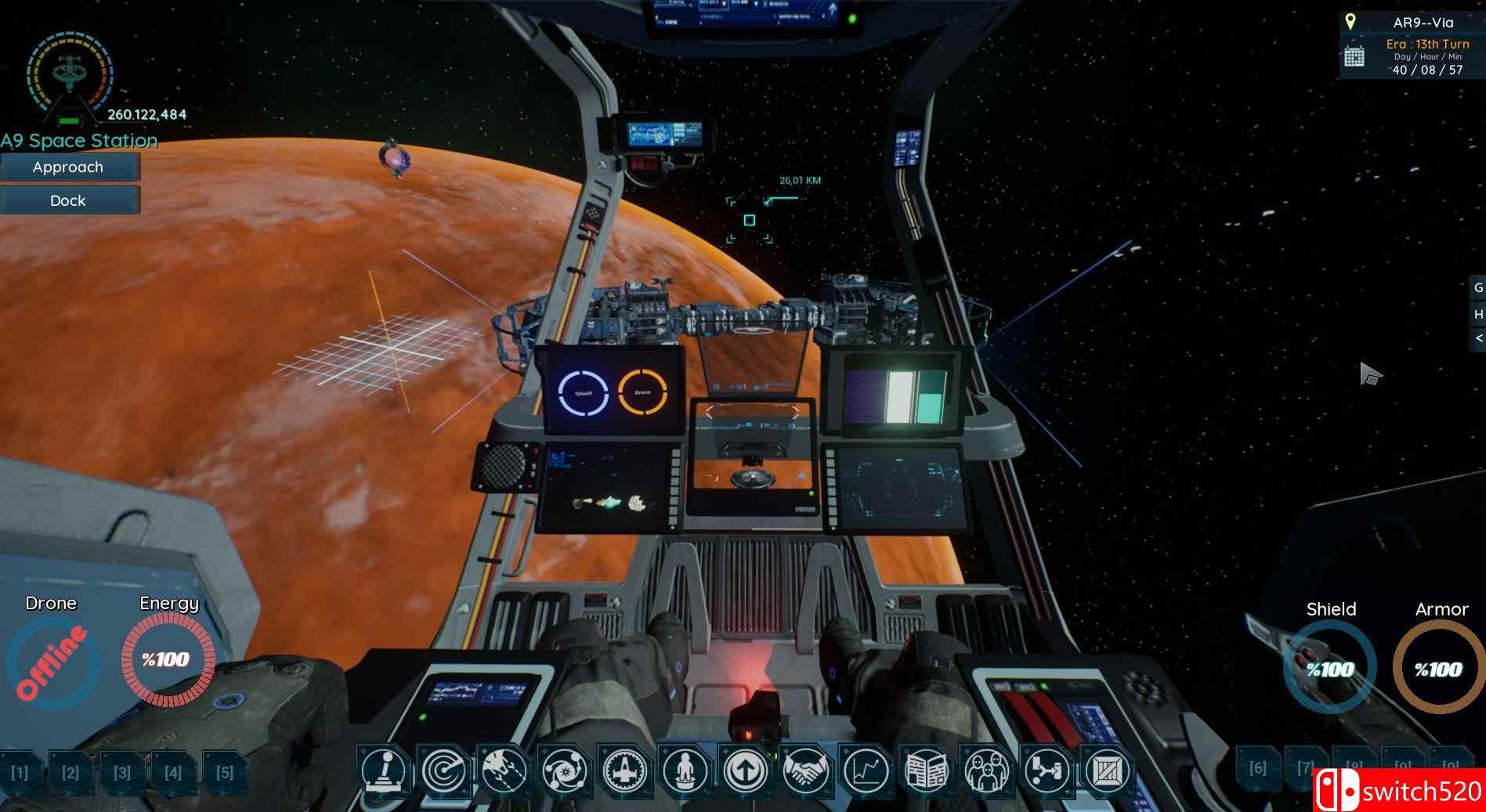
Task: Open the cargo crate icon
Action: click(1106, 770)
